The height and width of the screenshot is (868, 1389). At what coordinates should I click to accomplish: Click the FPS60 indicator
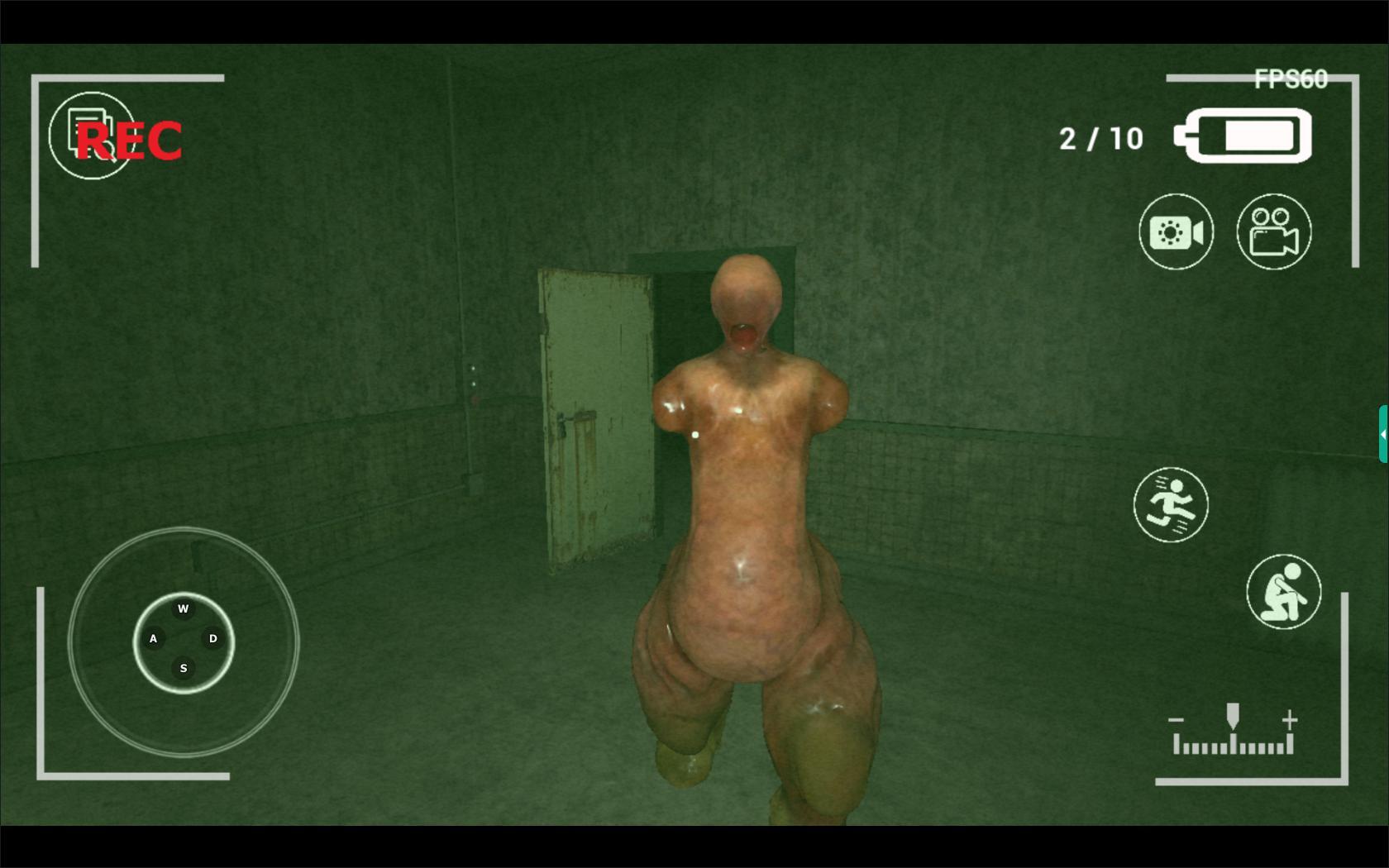pos(1291,79)
